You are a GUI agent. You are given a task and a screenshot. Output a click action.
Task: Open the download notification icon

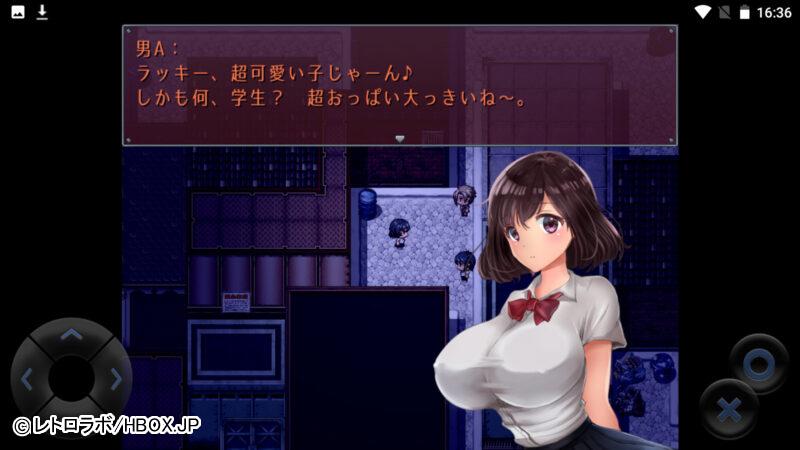pos(42,12)
